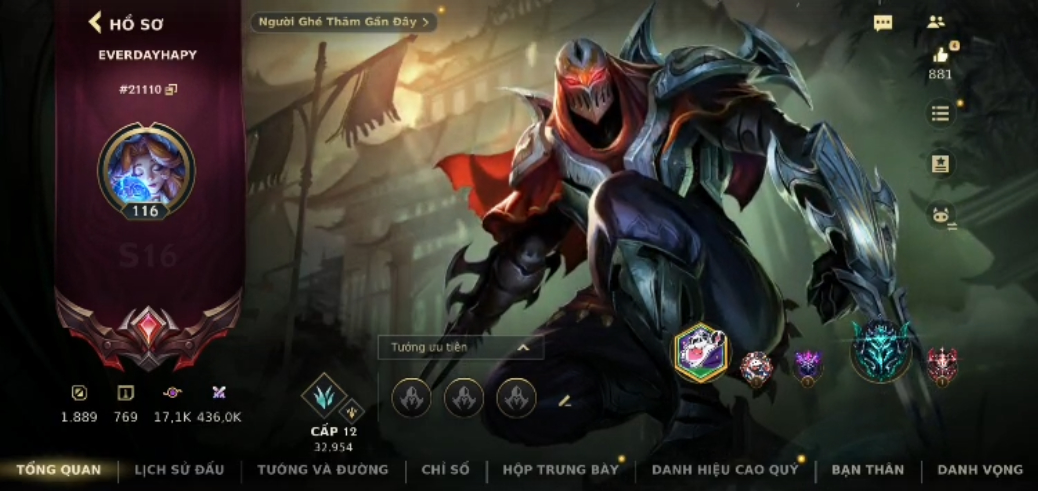Open the Người Ghé Thăm Gần Đây list
Image resolution: width=1038 pixels, height=491 pixels.
point(343,21)
